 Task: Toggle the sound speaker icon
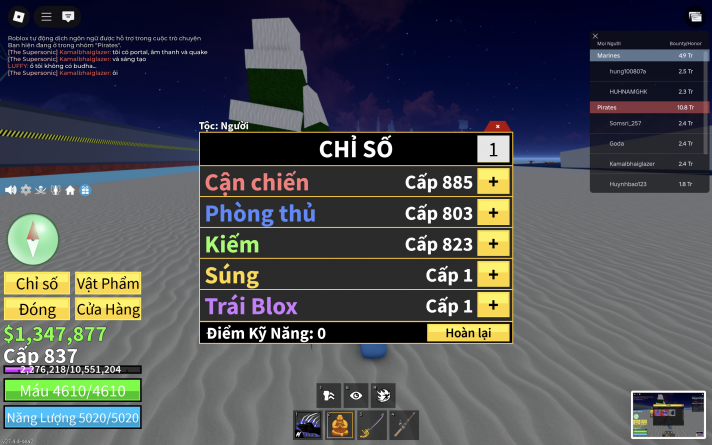pyautogui.click(x=10, y=190)
